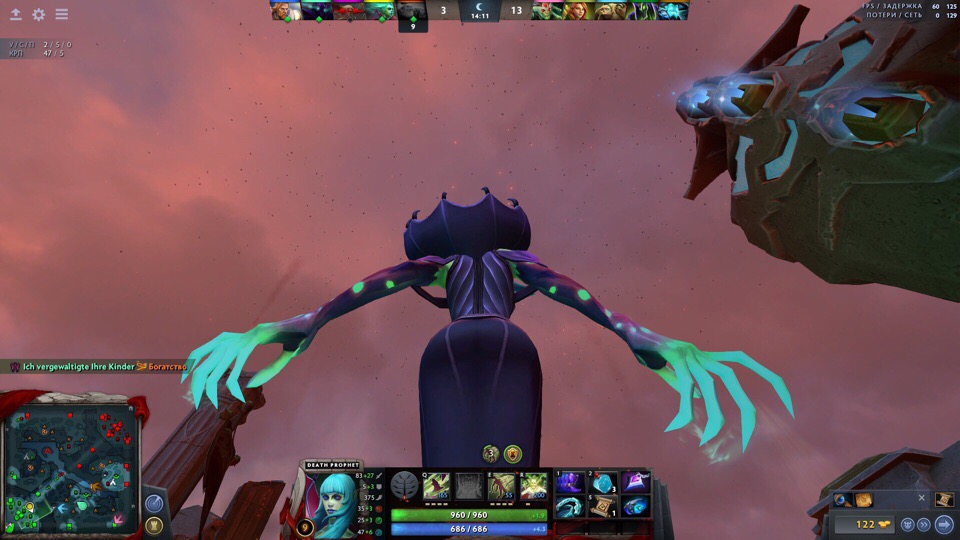Click the courier deliver arrow button

click(x=944, y=524)
